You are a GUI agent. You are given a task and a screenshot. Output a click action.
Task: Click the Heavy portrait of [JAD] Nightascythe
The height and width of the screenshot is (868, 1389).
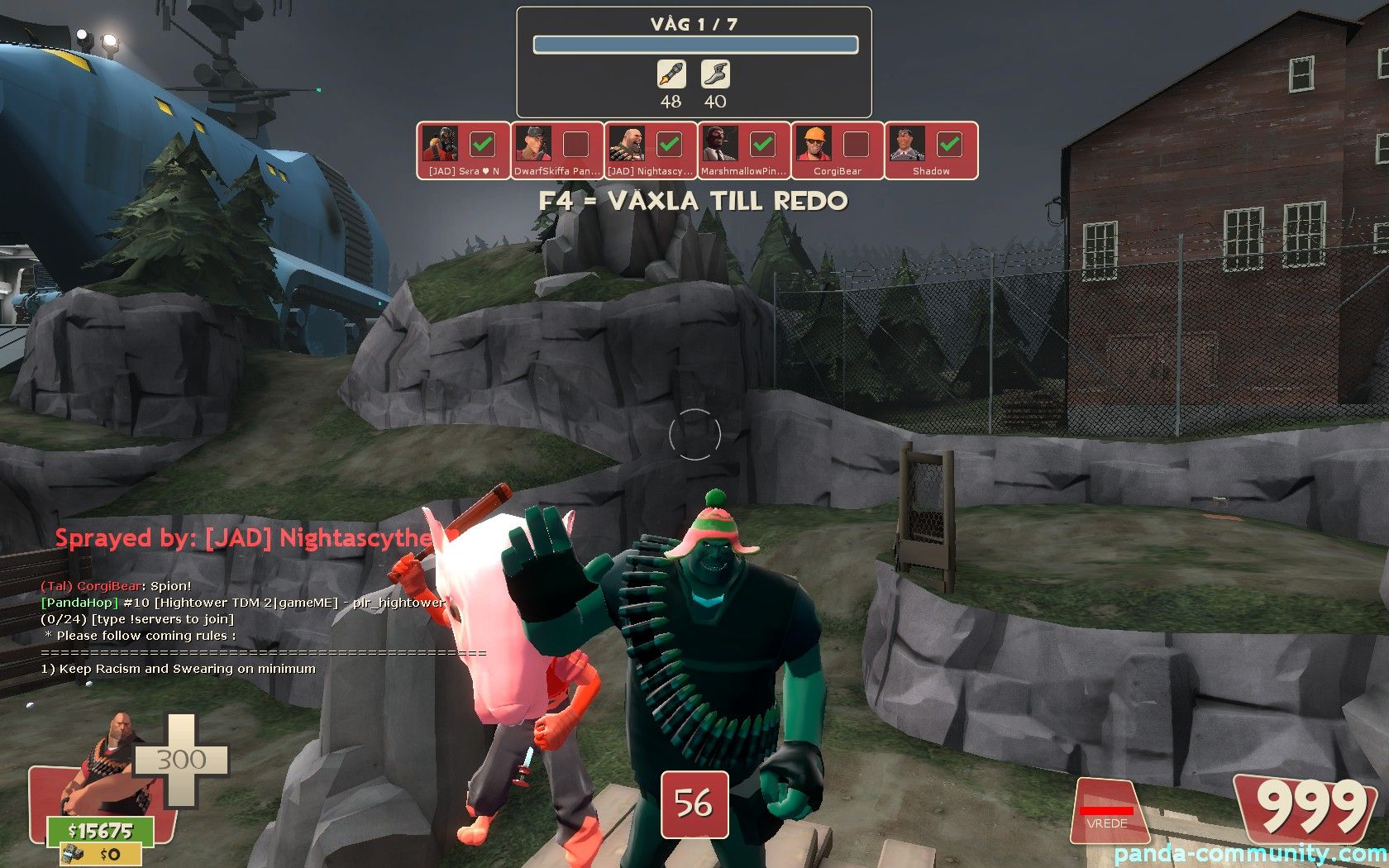click(627, 145)
